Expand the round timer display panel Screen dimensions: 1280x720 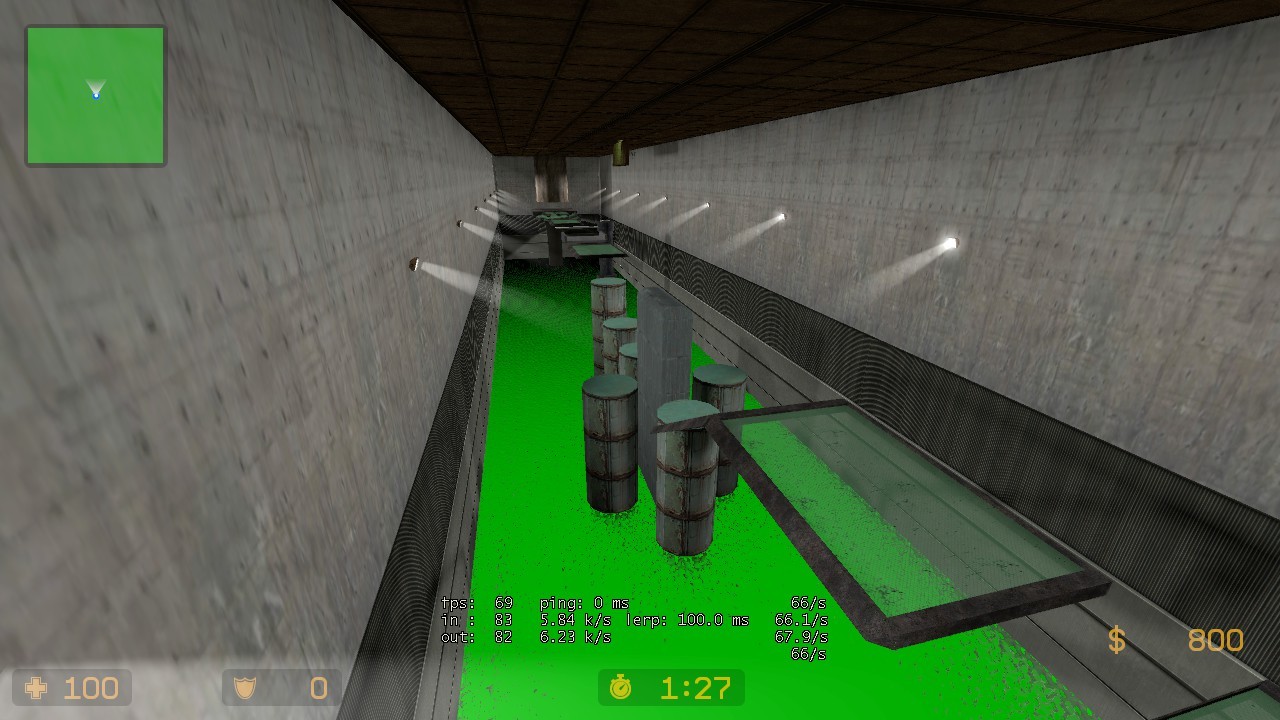[x=670, y=688]
